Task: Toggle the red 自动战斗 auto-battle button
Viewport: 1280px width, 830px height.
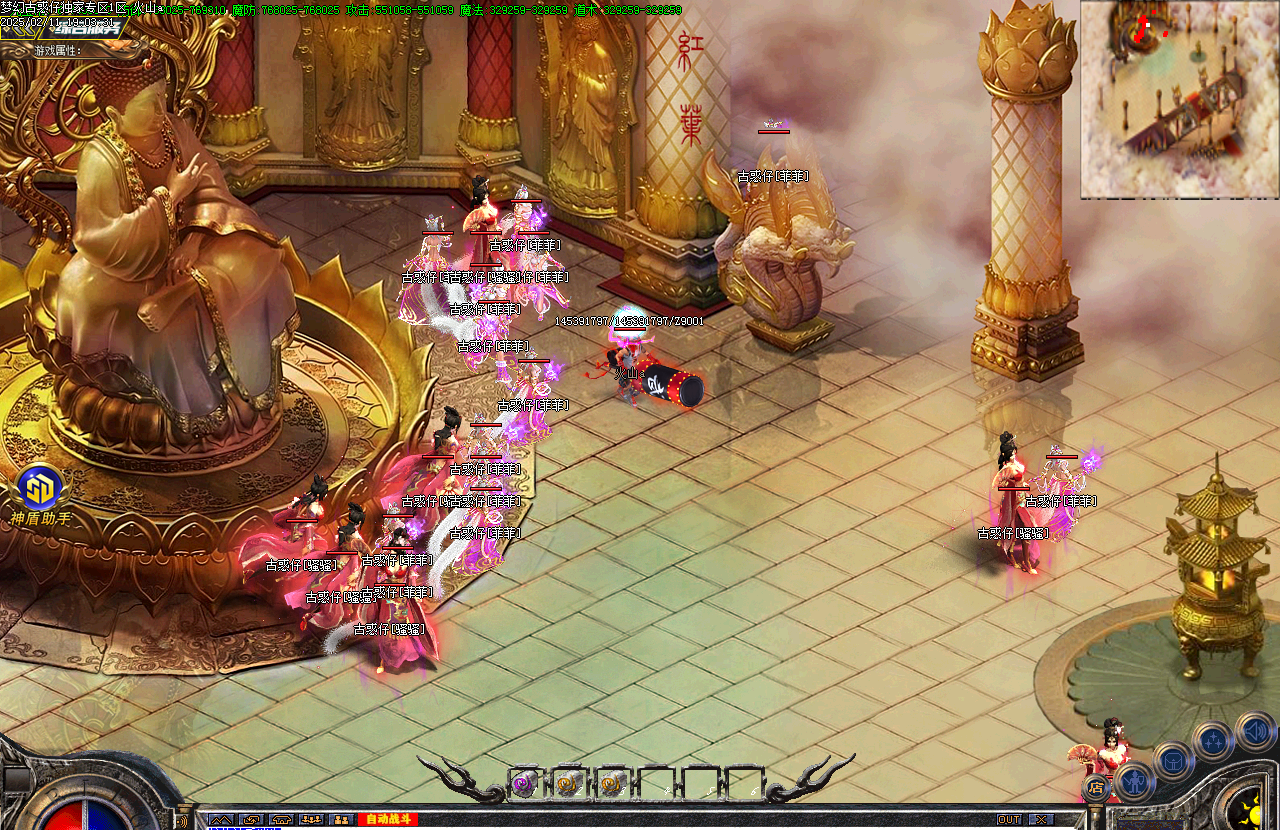Action: tap(387, 820)
